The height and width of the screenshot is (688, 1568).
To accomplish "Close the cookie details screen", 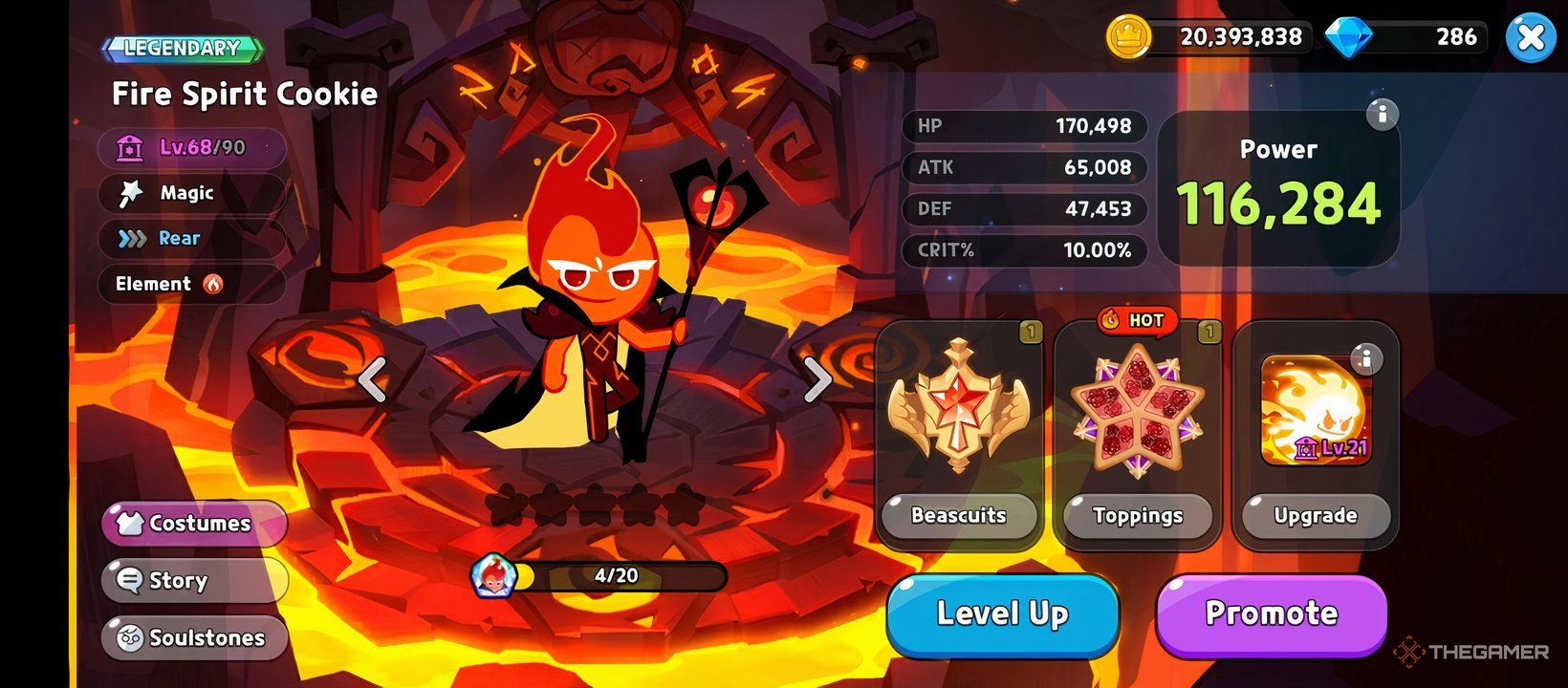I will click(x=1530, y=38).
